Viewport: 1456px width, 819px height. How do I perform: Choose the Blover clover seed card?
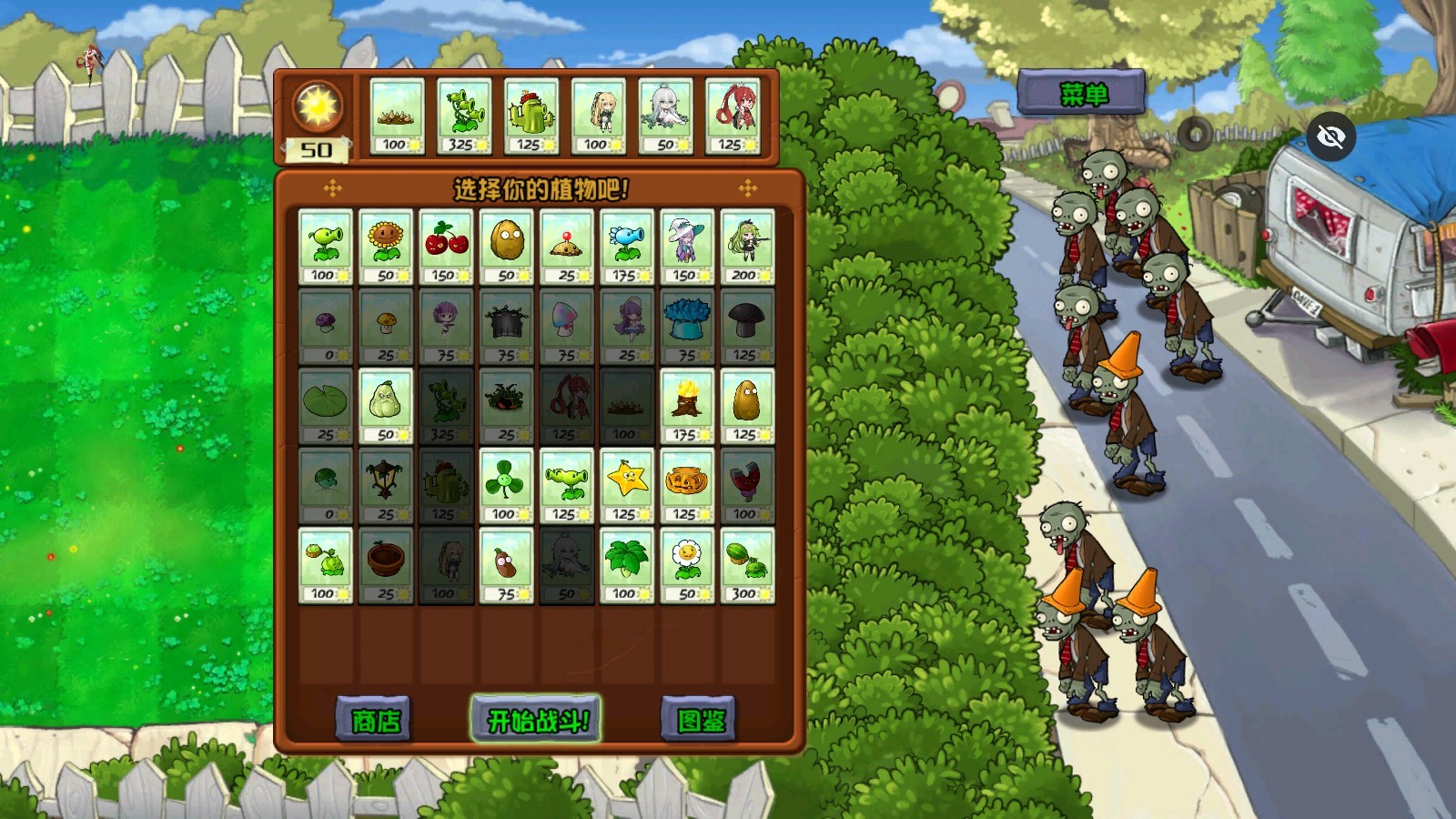click(x=506, y=485)
